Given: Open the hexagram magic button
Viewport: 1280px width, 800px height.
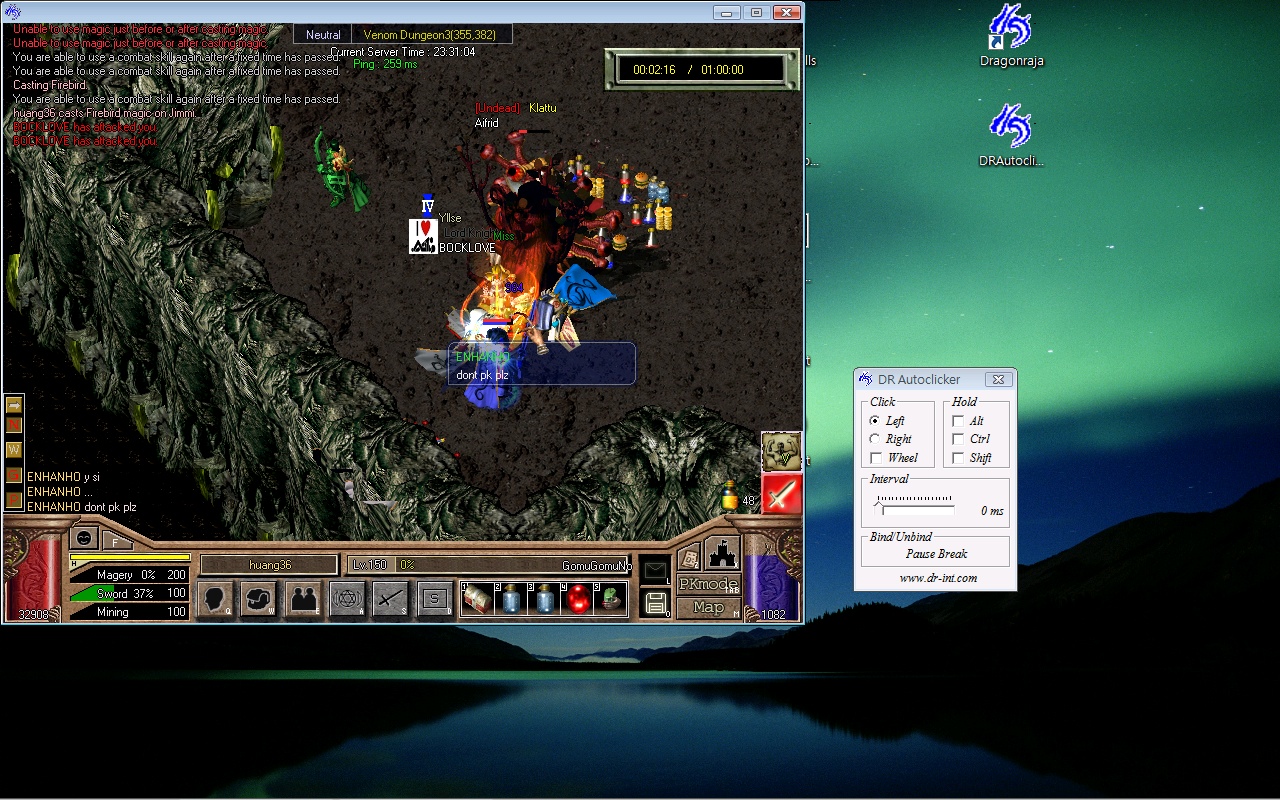Looking at the screenshot, I should (x=347, y=599).
